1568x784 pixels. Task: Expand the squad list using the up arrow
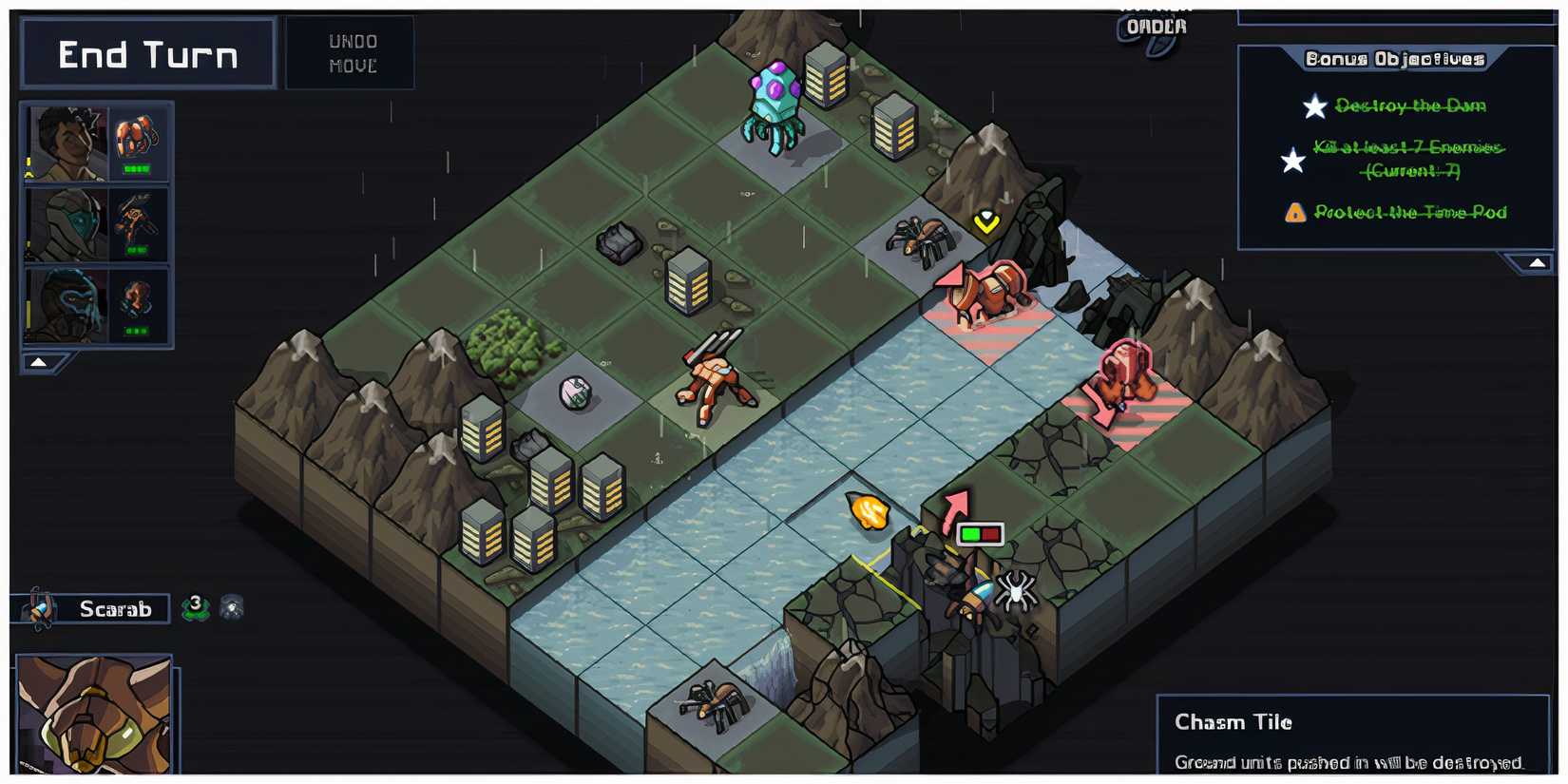coord(39,360)
